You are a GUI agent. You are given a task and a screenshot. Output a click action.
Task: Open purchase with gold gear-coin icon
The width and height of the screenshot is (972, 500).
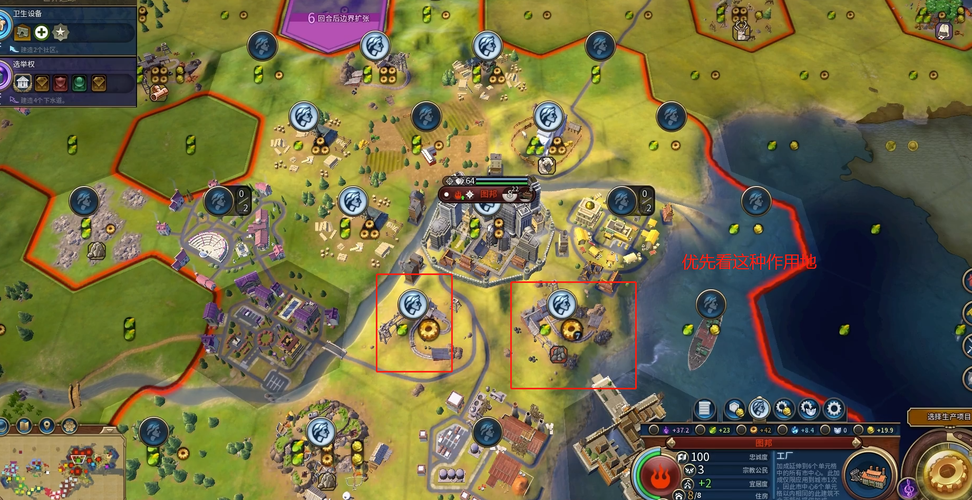785,410
